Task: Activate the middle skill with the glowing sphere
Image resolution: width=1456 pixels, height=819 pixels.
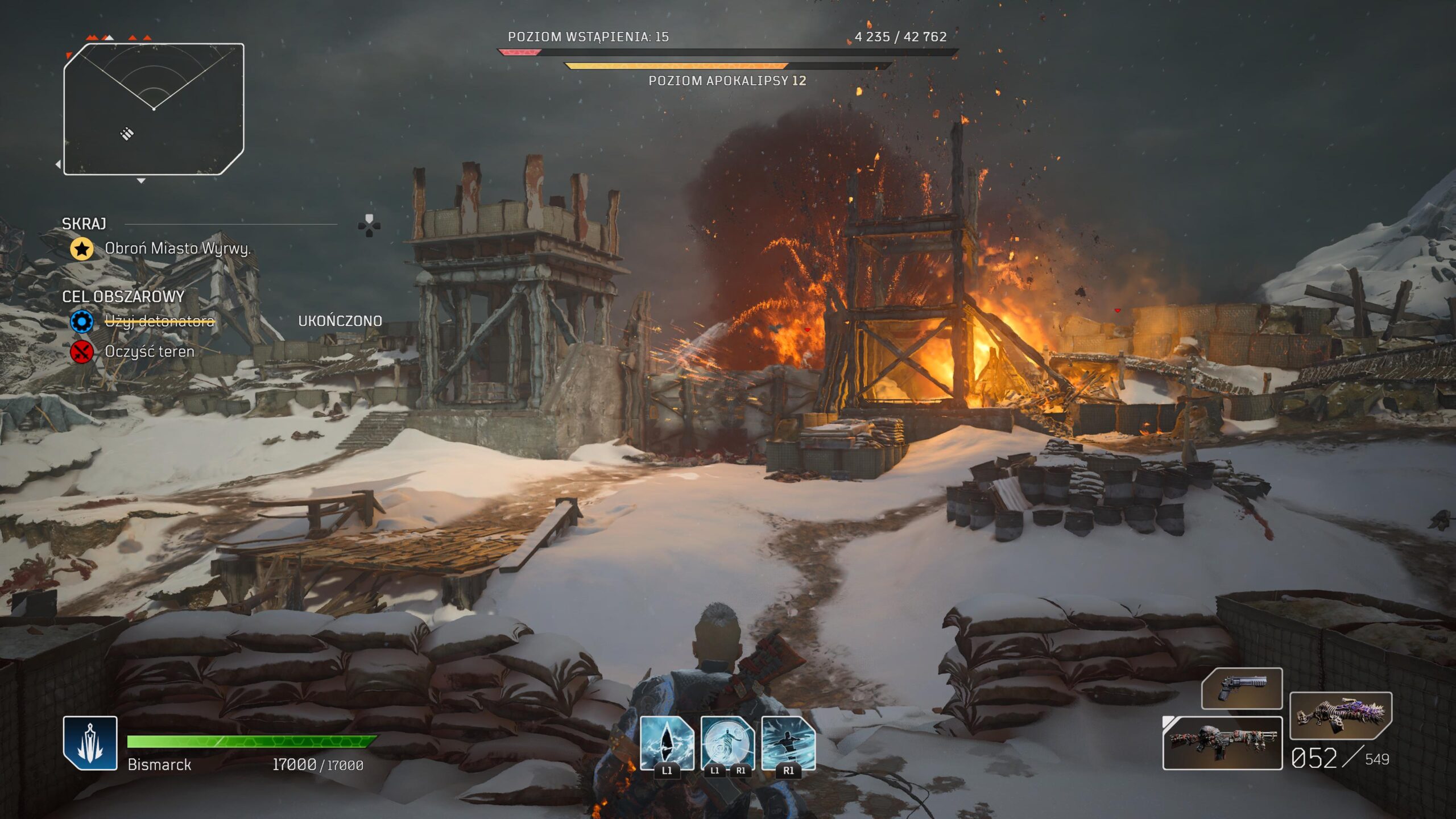Action: 727,743
